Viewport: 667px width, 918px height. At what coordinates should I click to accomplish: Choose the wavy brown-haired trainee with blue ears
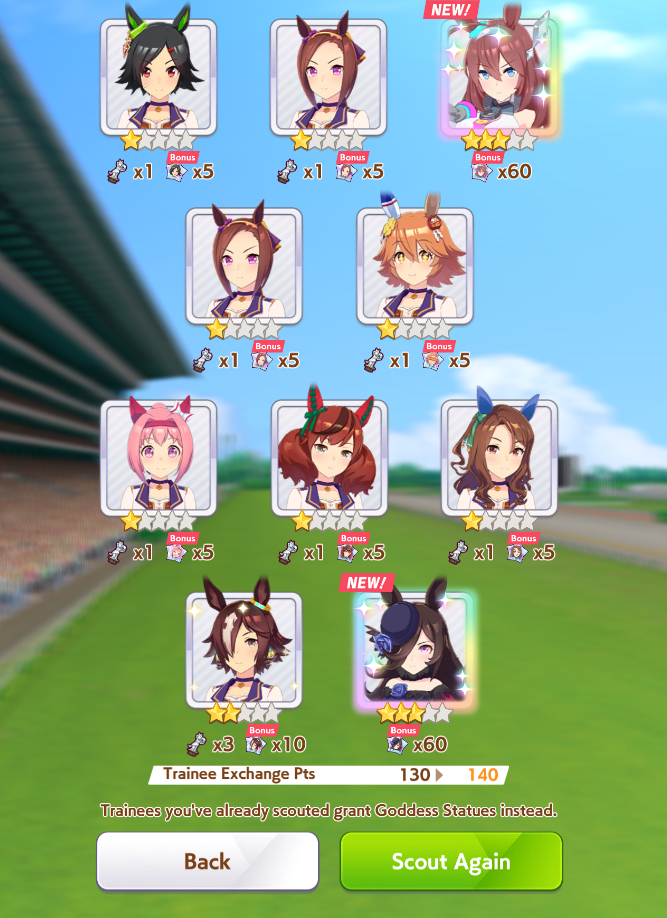[x=499, y=458]
